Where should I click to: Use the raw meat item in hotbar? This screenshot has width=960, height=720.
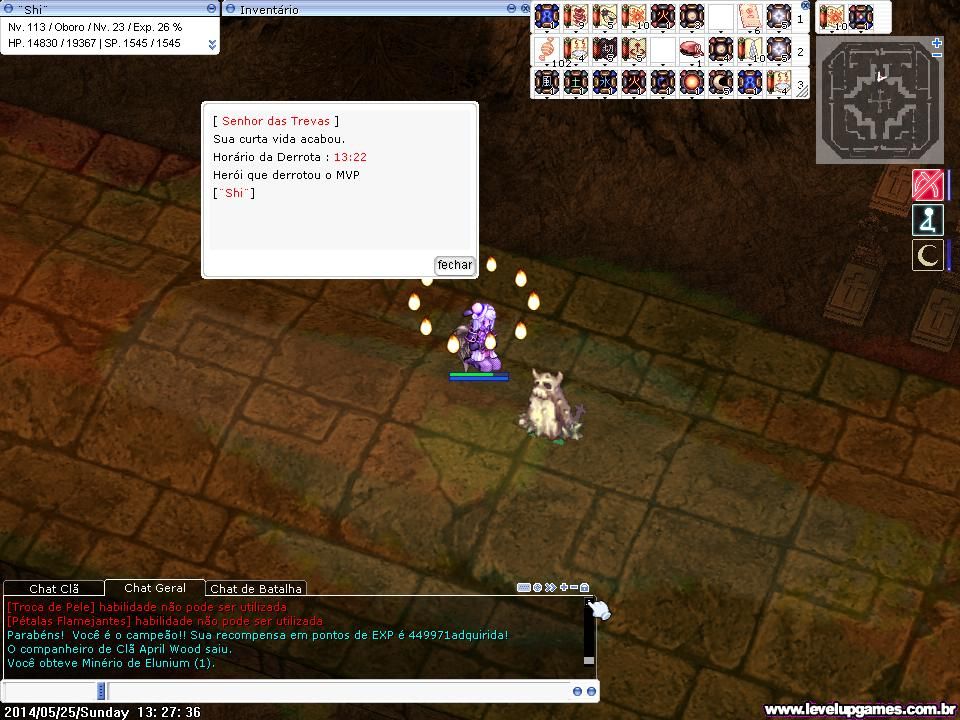click(691, 49)
